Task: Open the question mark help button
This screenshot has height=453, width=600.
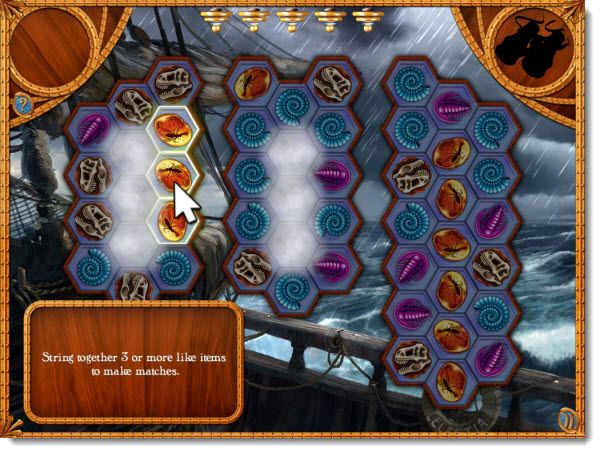Action: click(19, 102)
